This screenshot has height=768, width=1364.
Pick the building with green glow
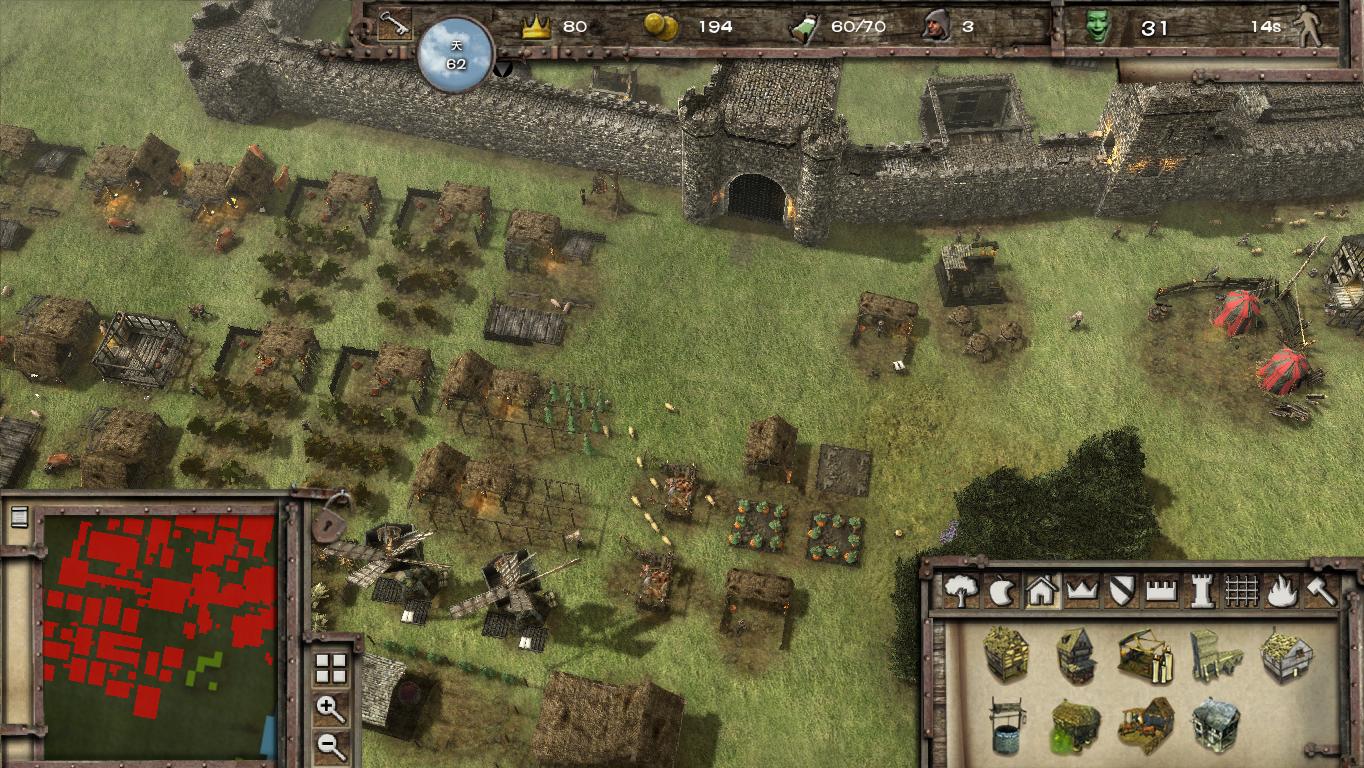coord(1076,726)
